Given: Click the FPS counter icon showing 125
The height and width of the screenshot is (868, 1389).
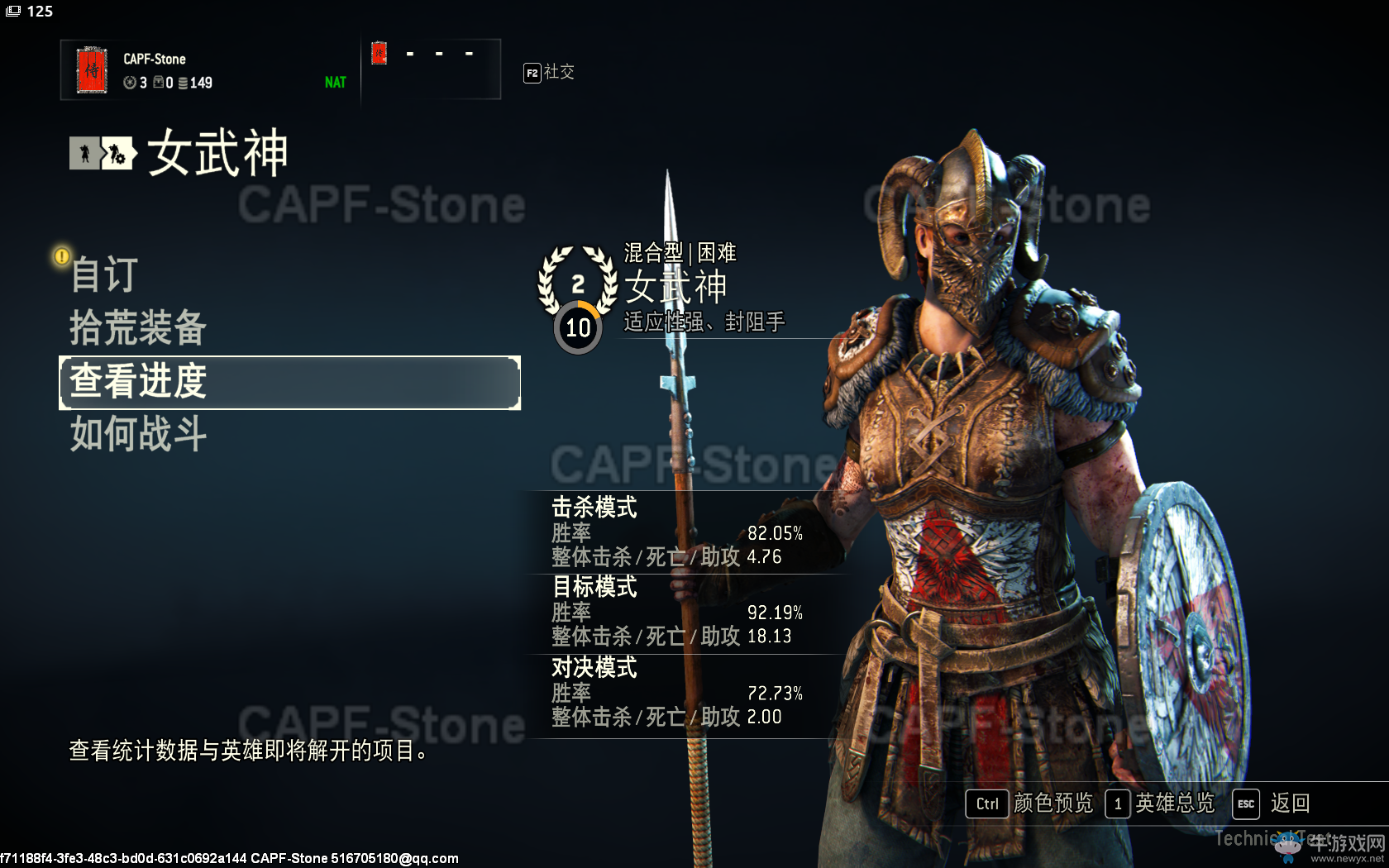Looking at the screenshot, I should point(12,11).
